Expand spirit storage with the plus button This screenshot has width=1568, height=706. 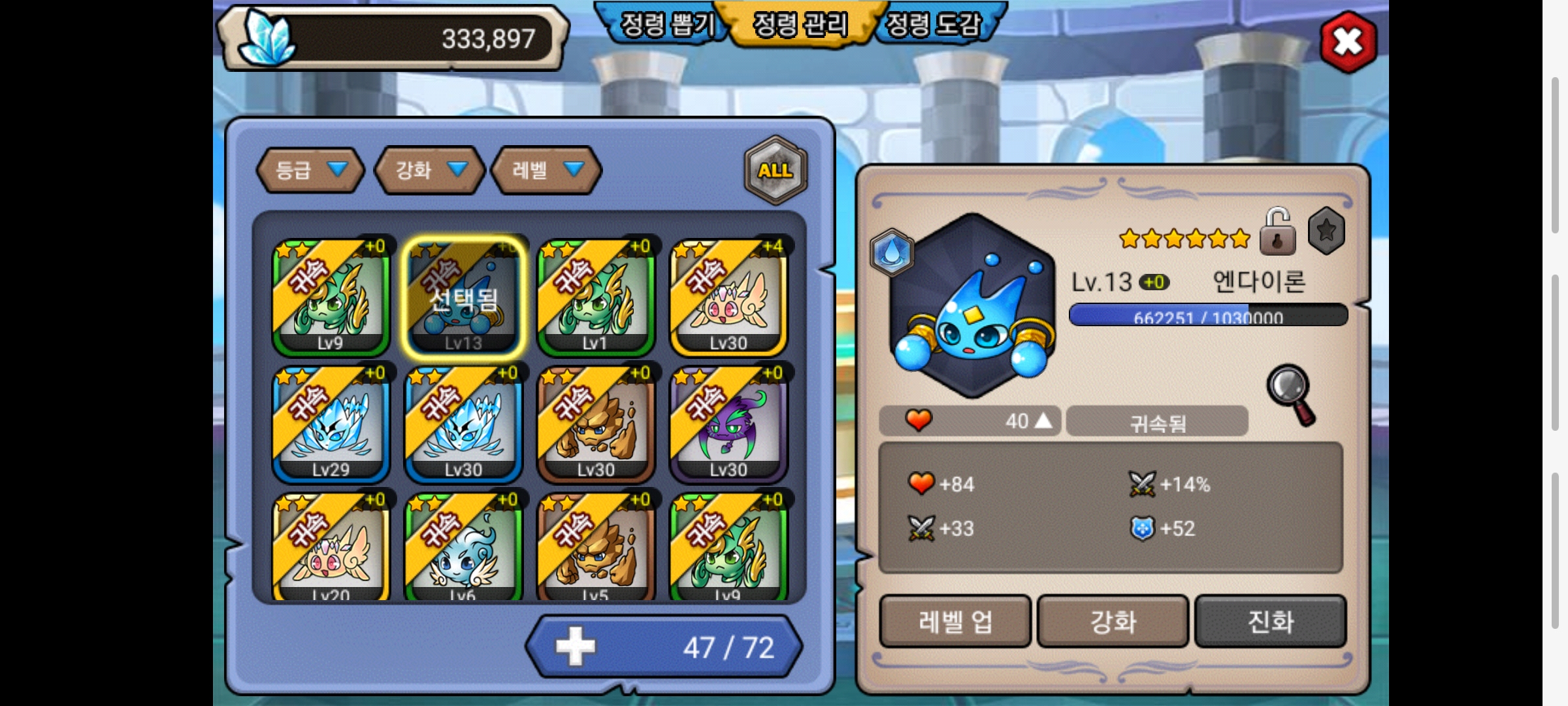[x=576, y=647]
